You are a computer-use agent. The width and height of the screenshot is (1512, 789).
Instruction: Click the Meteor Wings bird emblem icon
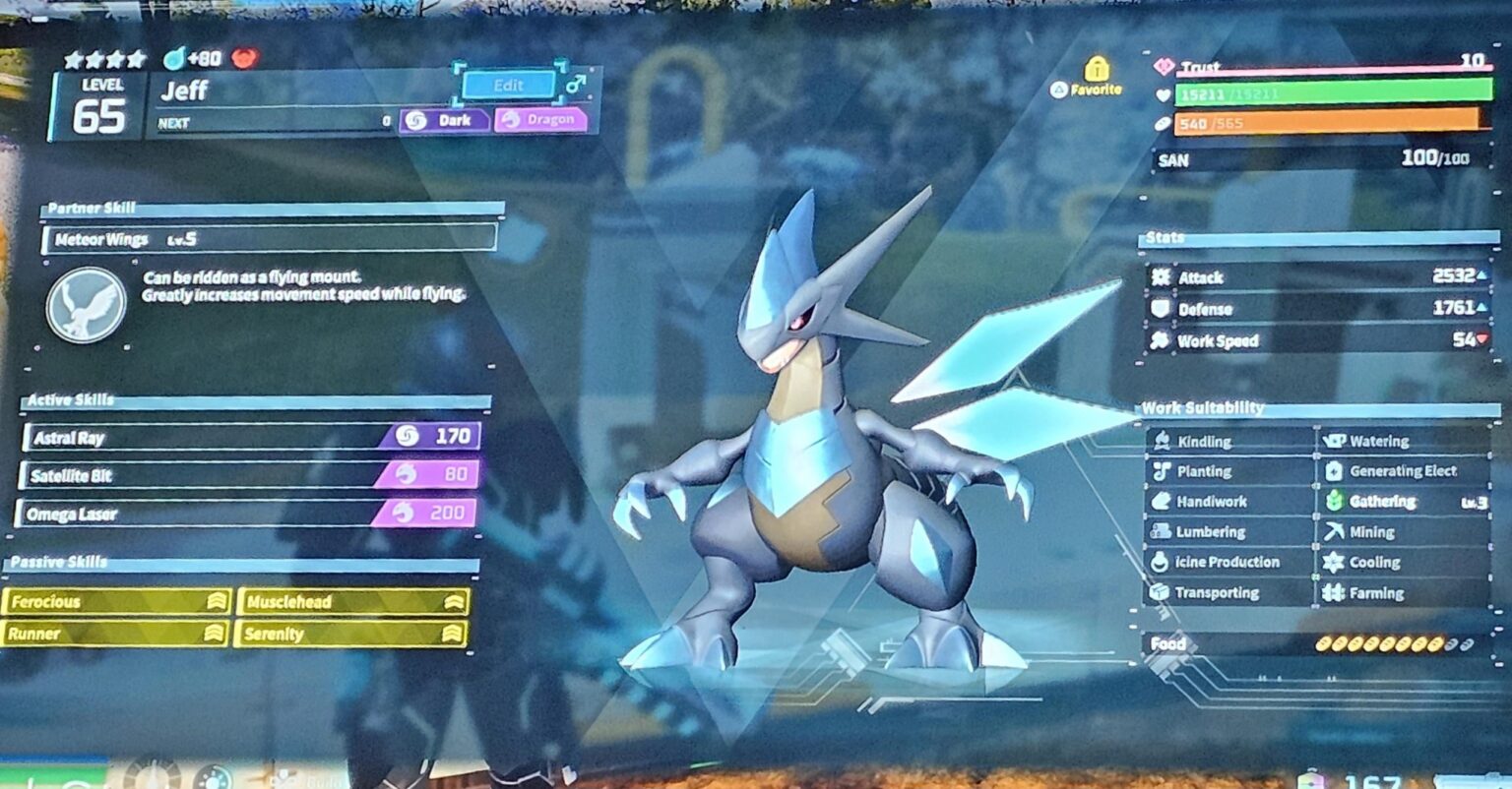point(87,305)
